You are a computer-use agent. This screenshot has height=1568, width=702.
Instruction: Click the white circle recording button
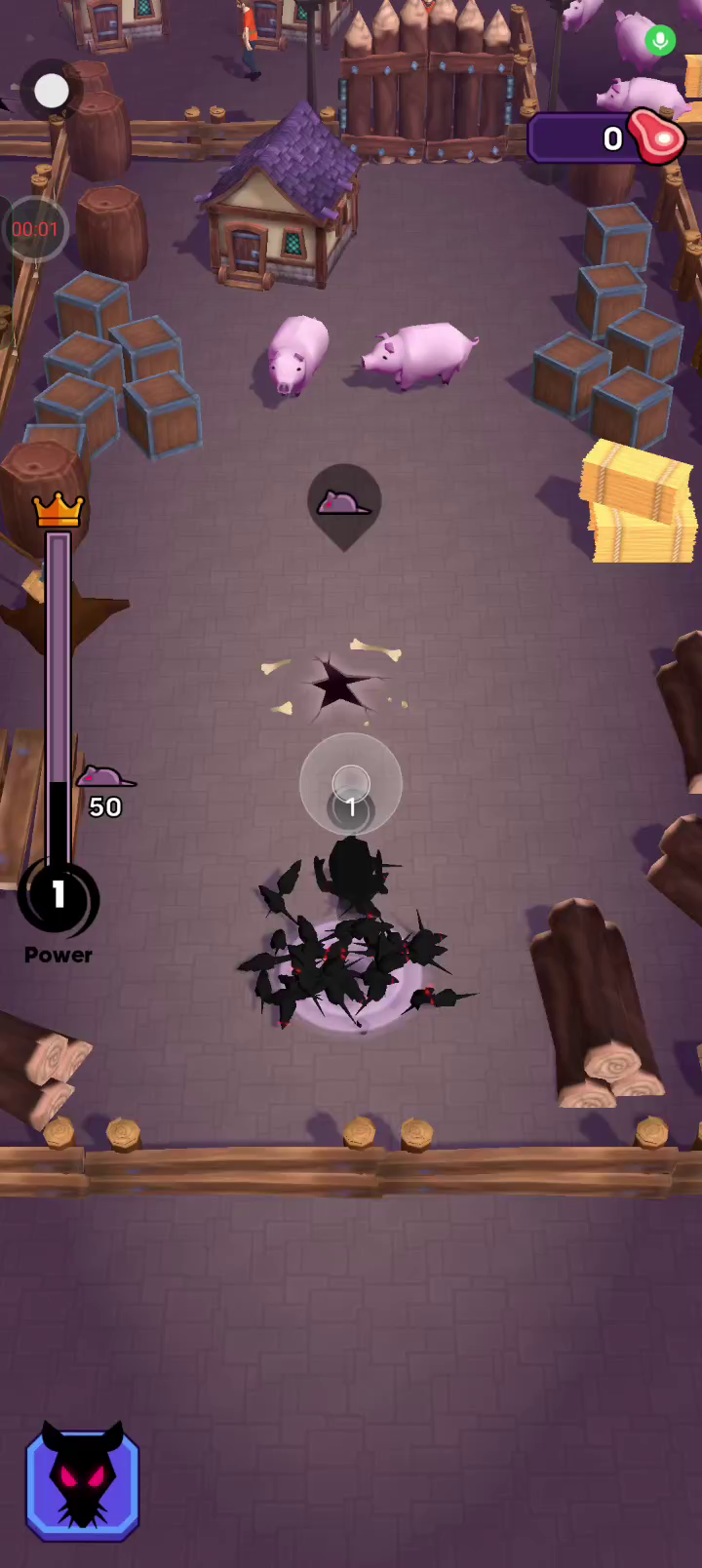(x=52, y=92)
